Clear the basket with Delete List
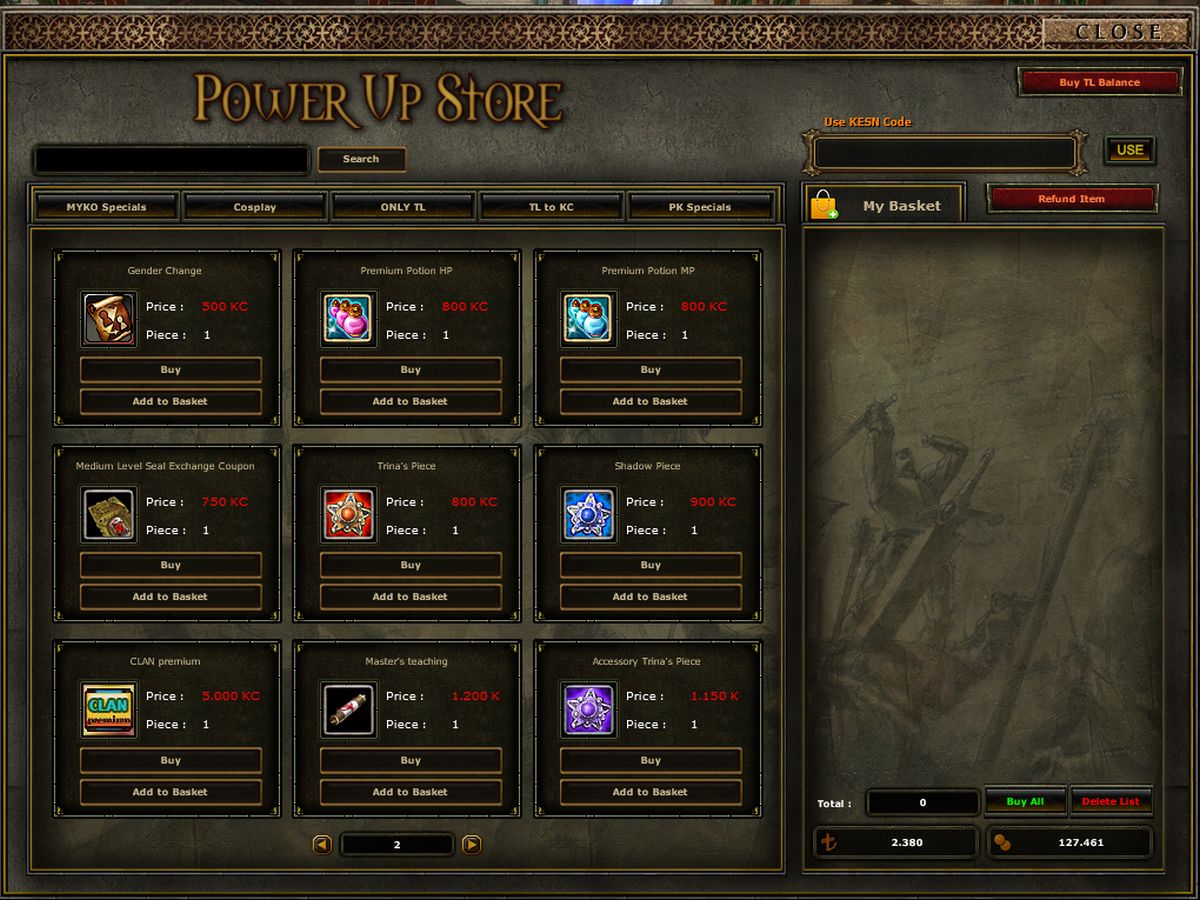Viewport: 1200px width, 900px height. (1110, 802)
